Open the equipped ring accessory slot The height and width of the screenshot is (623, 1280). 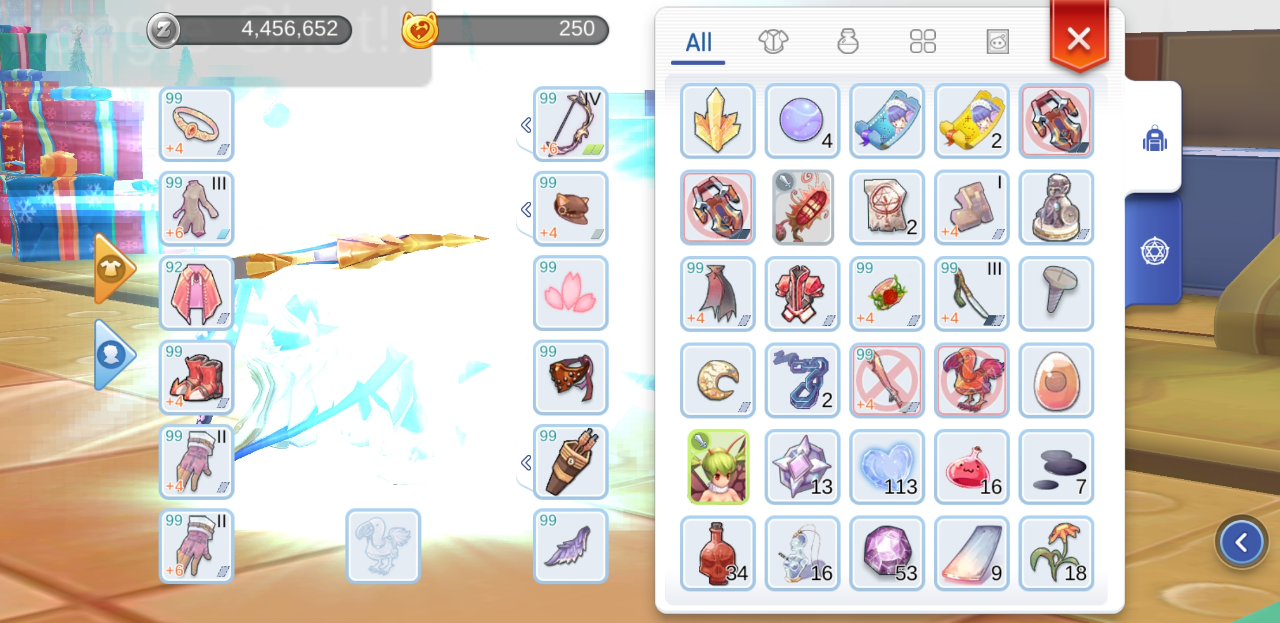[x=196, y=124]
